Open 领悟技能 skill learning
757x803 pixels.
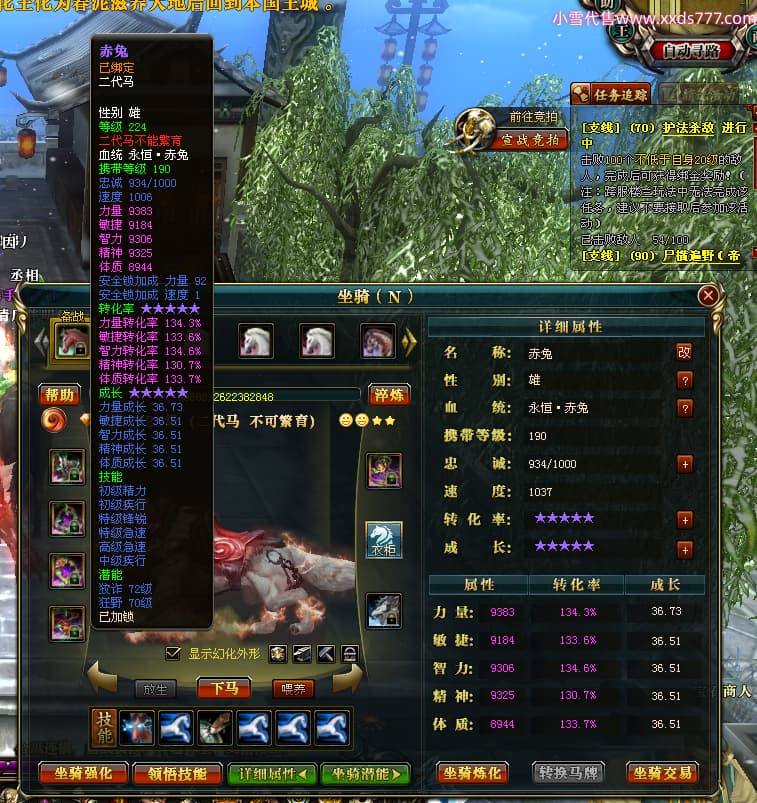pyautogui.click(x=178, y=773)
